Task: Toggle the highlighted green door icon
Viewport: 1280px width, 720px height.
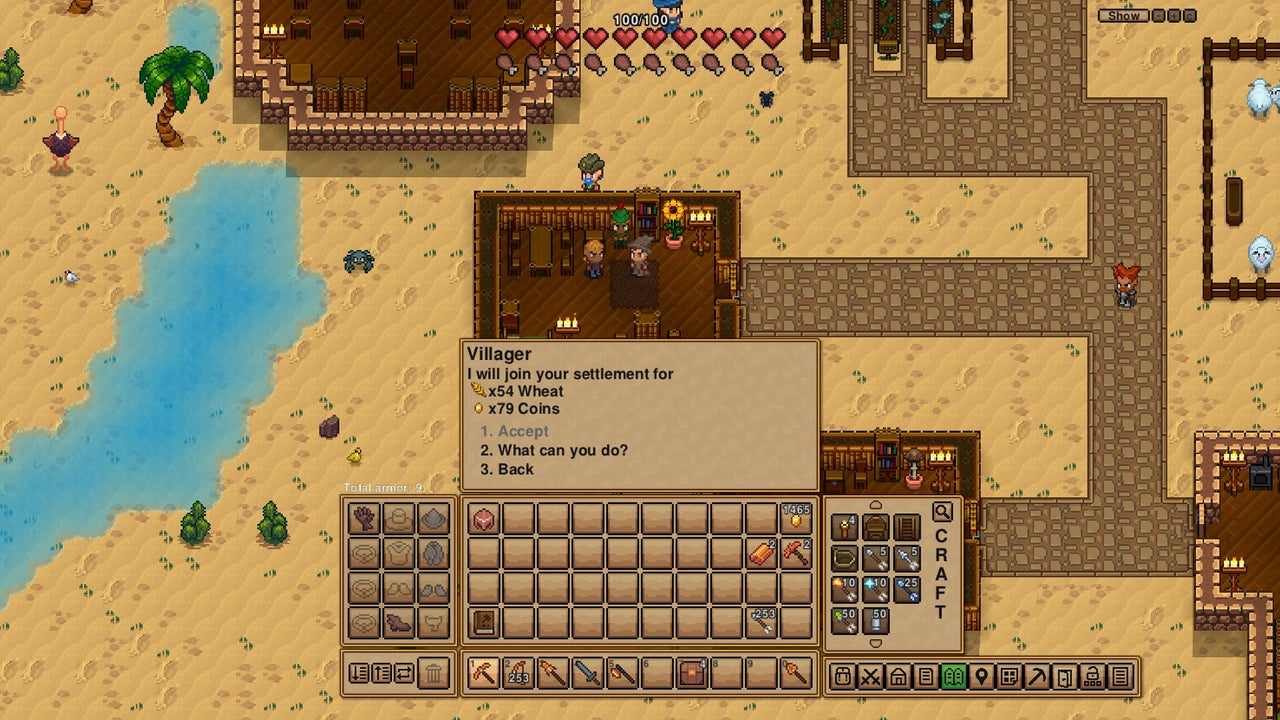Action: 954,677
